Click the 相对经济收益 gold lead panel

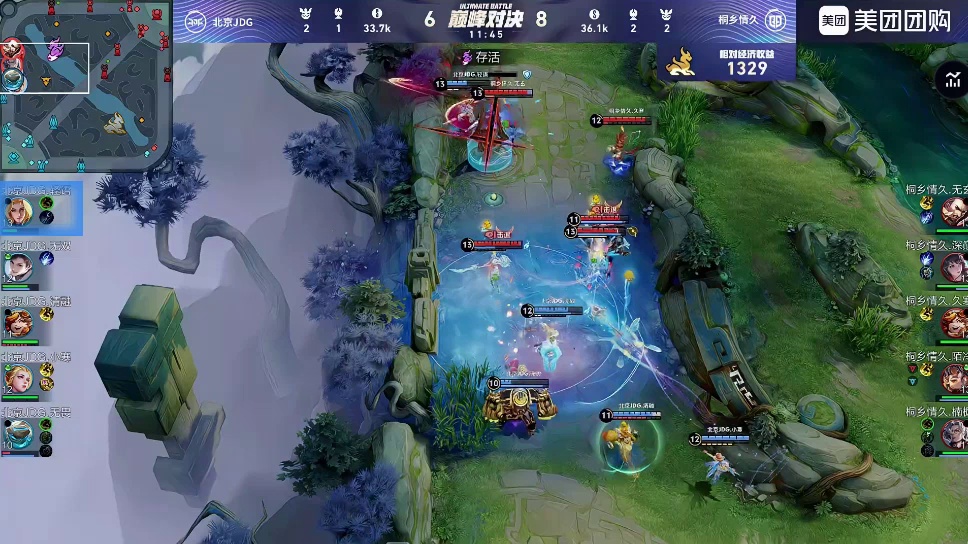[x=728, y=61]
